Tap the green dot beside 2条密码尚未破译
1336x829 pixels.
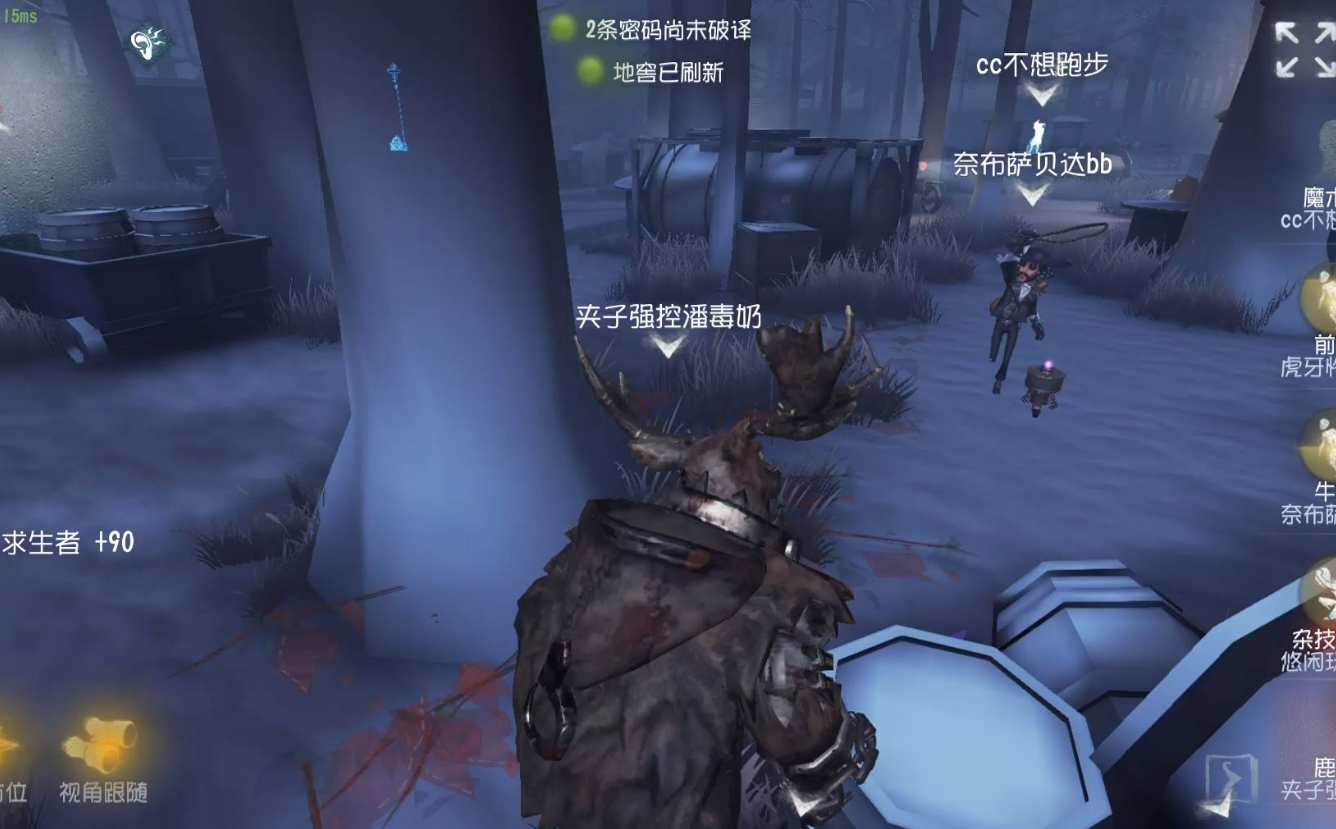coord(563,30)
